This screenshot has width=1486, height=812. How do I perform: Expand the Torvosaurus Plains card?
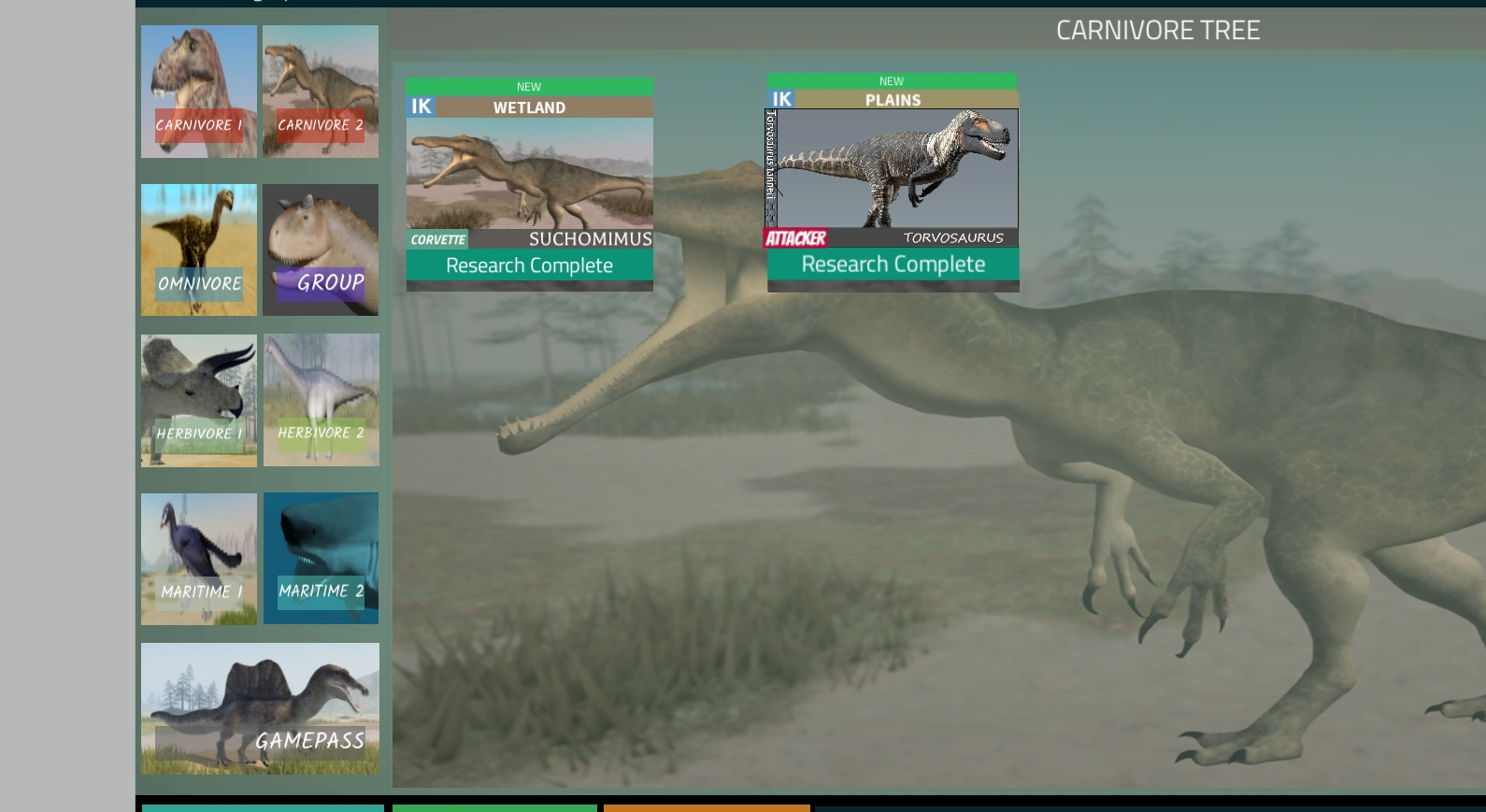pyautogui.click(x=893, y=178)
